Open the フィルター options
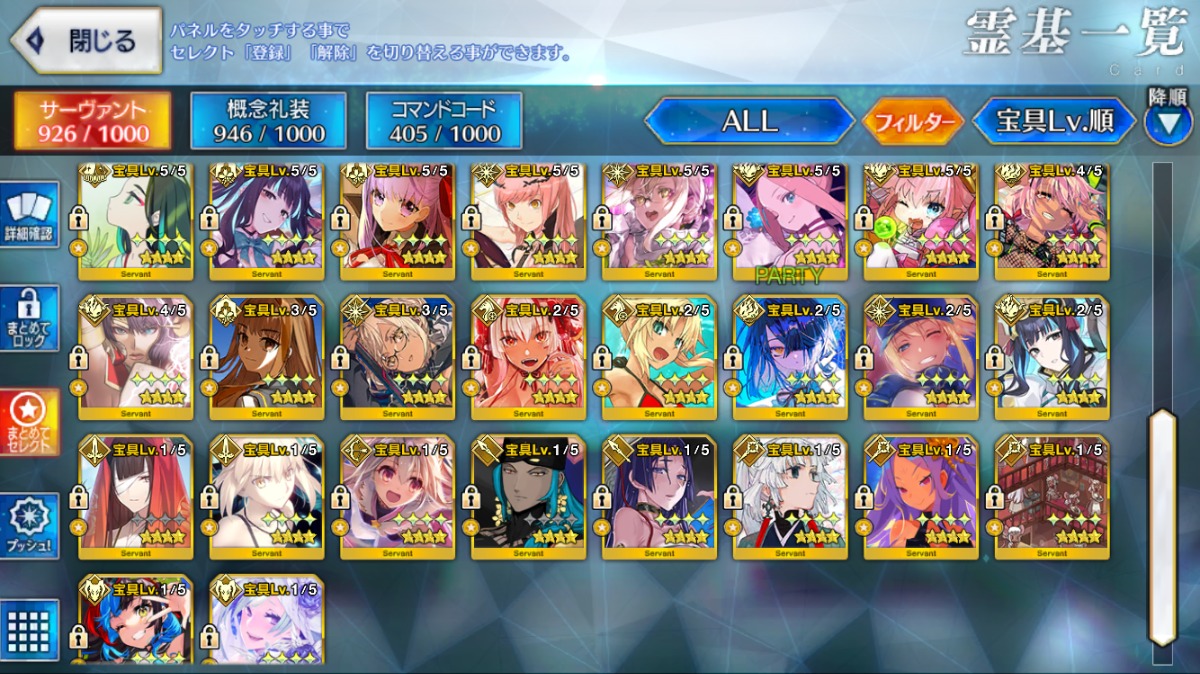 point(912,122)
